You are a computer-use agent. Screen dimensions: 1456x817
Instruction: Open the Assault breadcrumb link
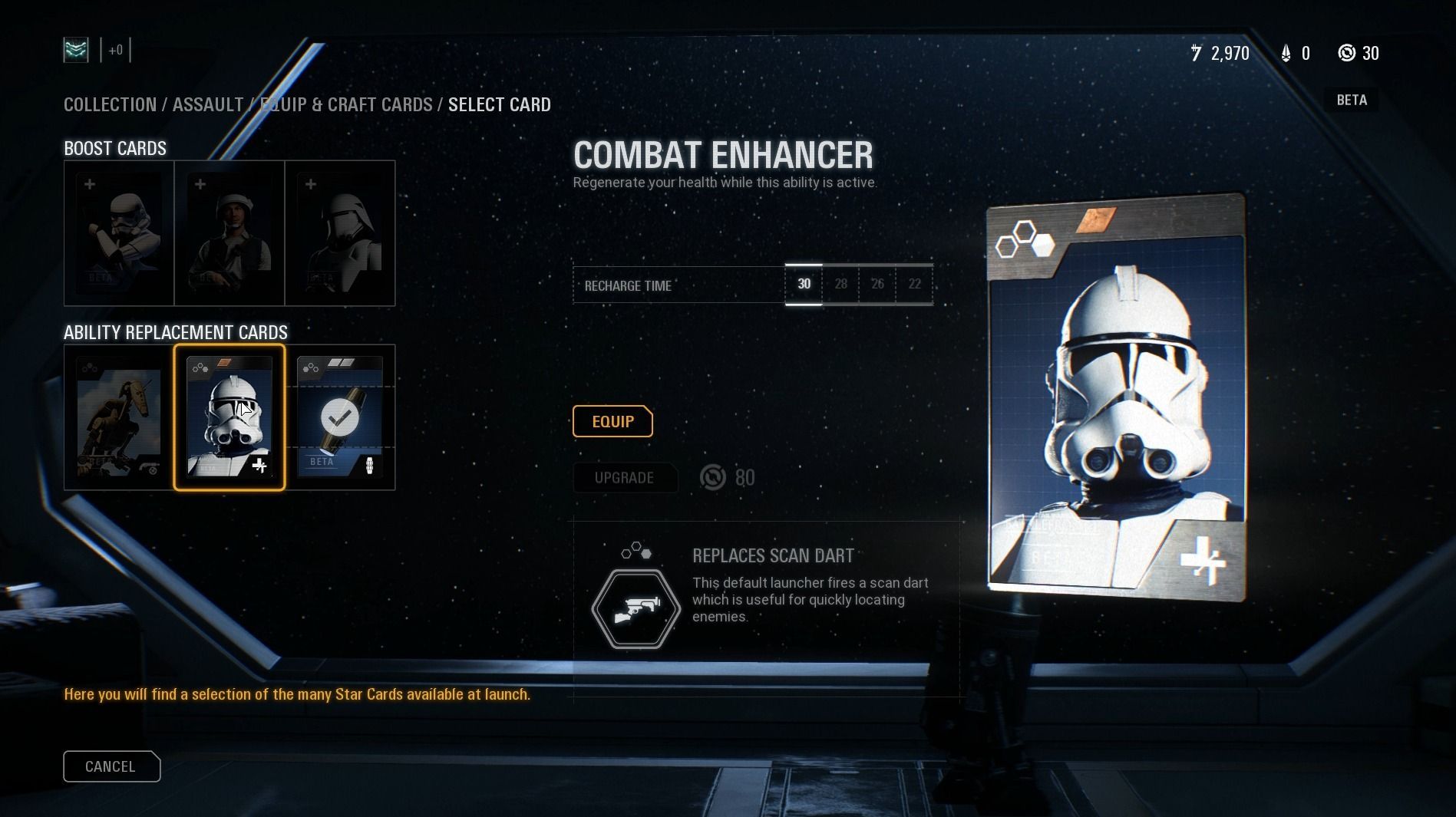pyautogui.click(x=208, y=104)
